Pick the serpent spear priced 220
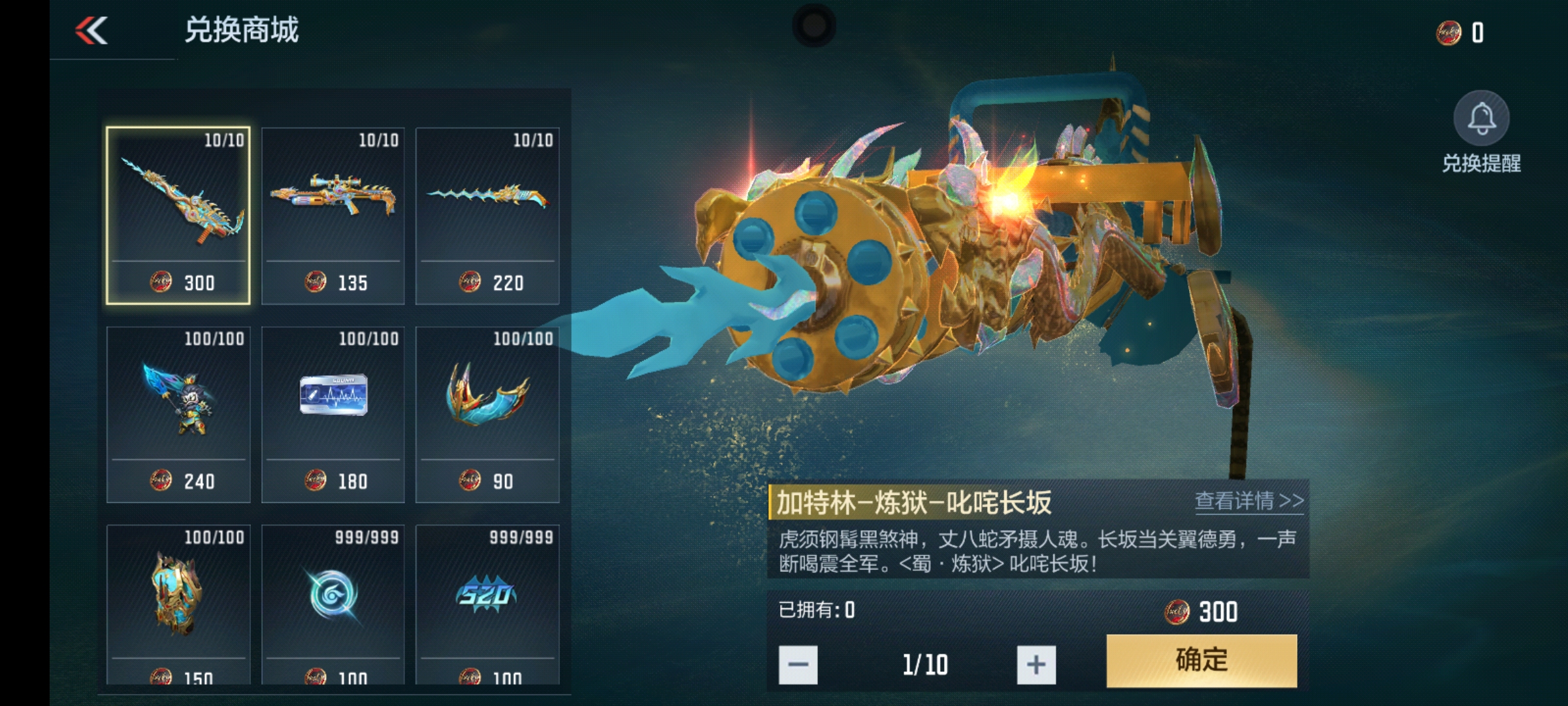Viewport: 1568px width, 706px height. [487, 215]
